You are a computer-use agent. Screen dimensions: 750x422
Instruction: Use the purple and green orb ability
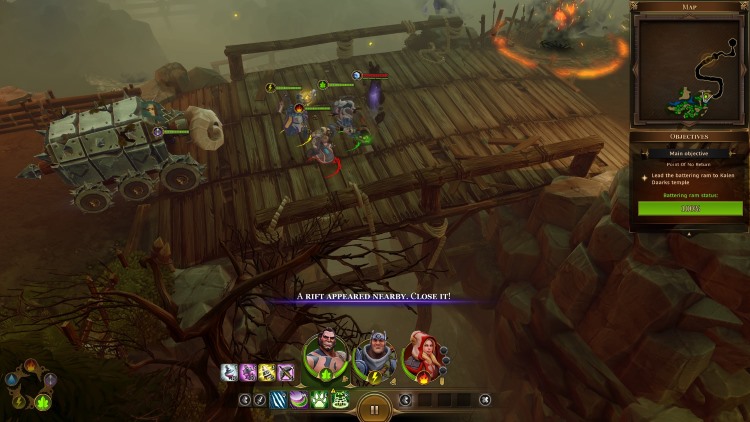point(297,400)
